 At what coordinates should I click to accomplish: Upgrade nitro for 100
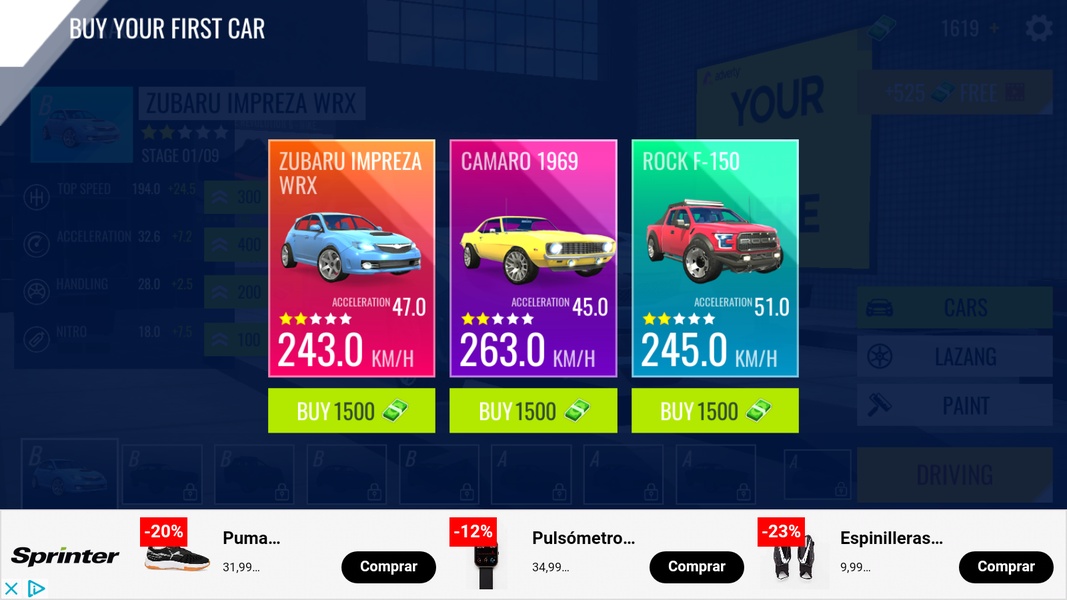point(234,340)
